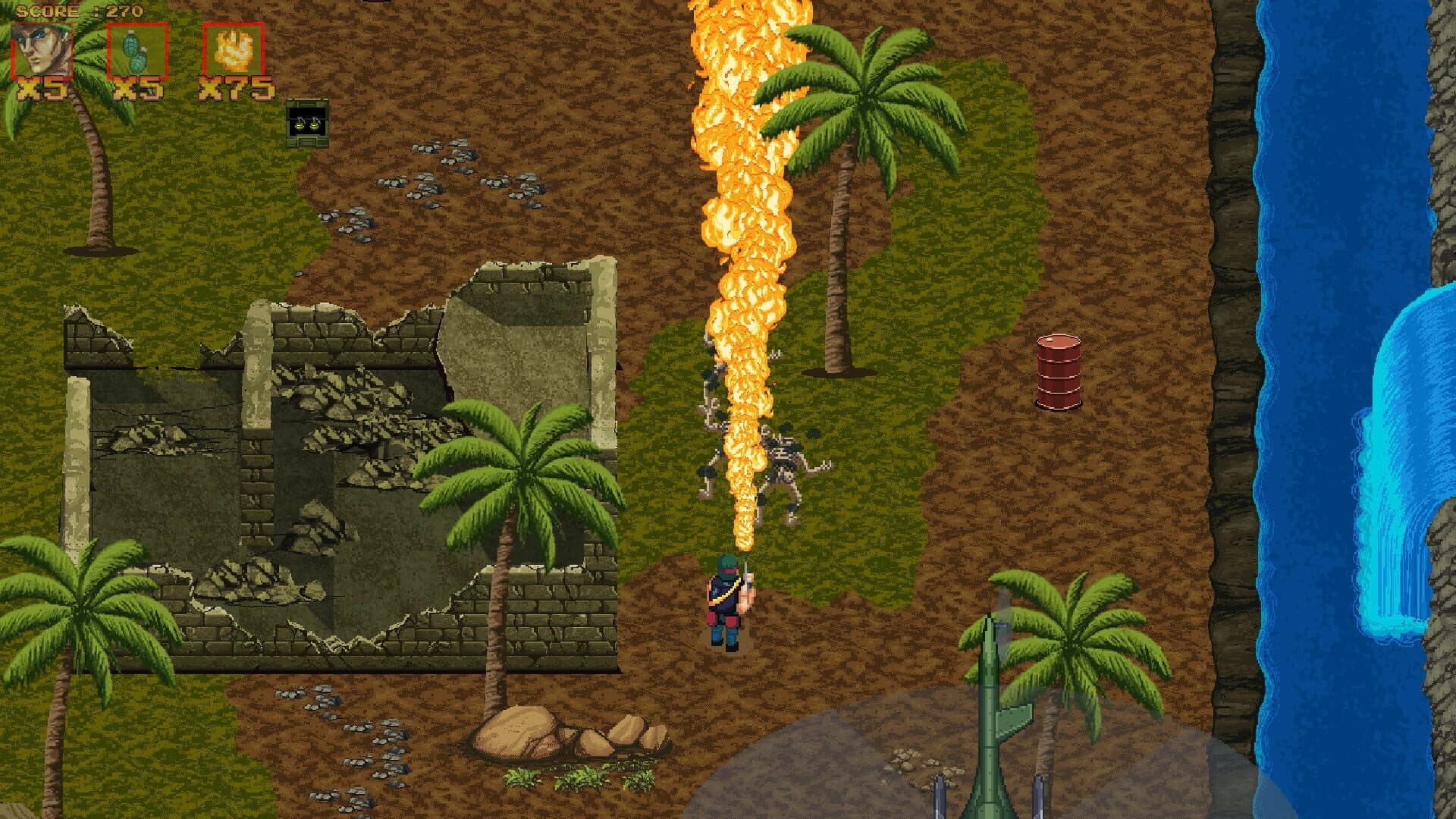Click the player character firing the flamethrower

pos(726,607)
